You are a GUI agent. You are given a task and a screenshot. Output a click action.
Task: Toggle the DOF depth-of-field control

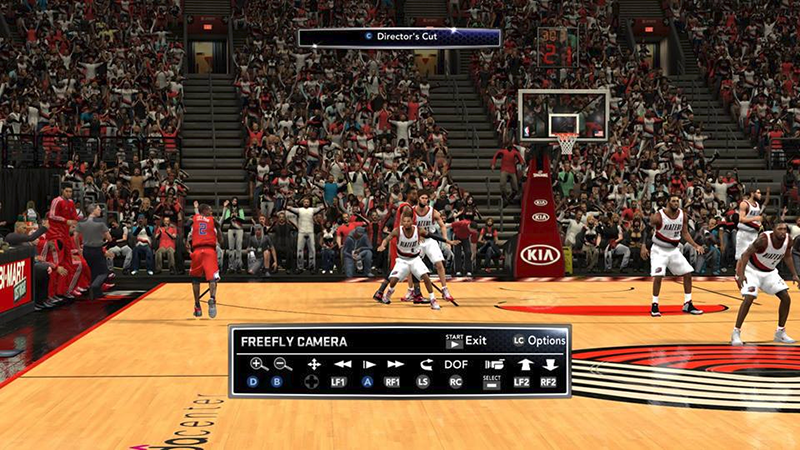[455, 364]
